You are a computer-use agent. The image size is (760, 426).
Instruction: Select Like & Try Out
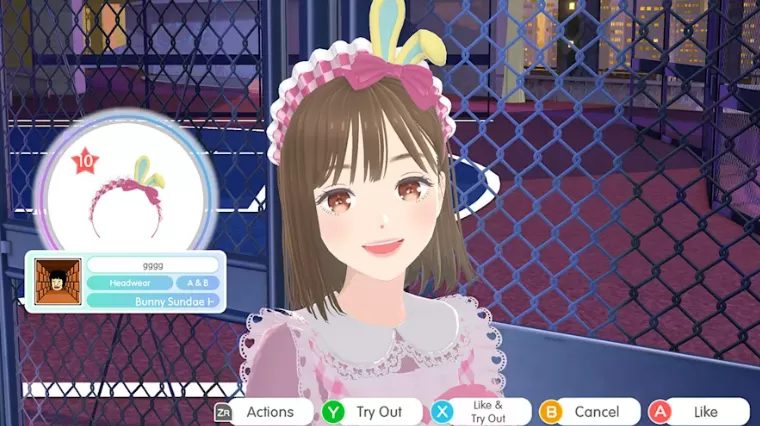click(x=476, y=411)
